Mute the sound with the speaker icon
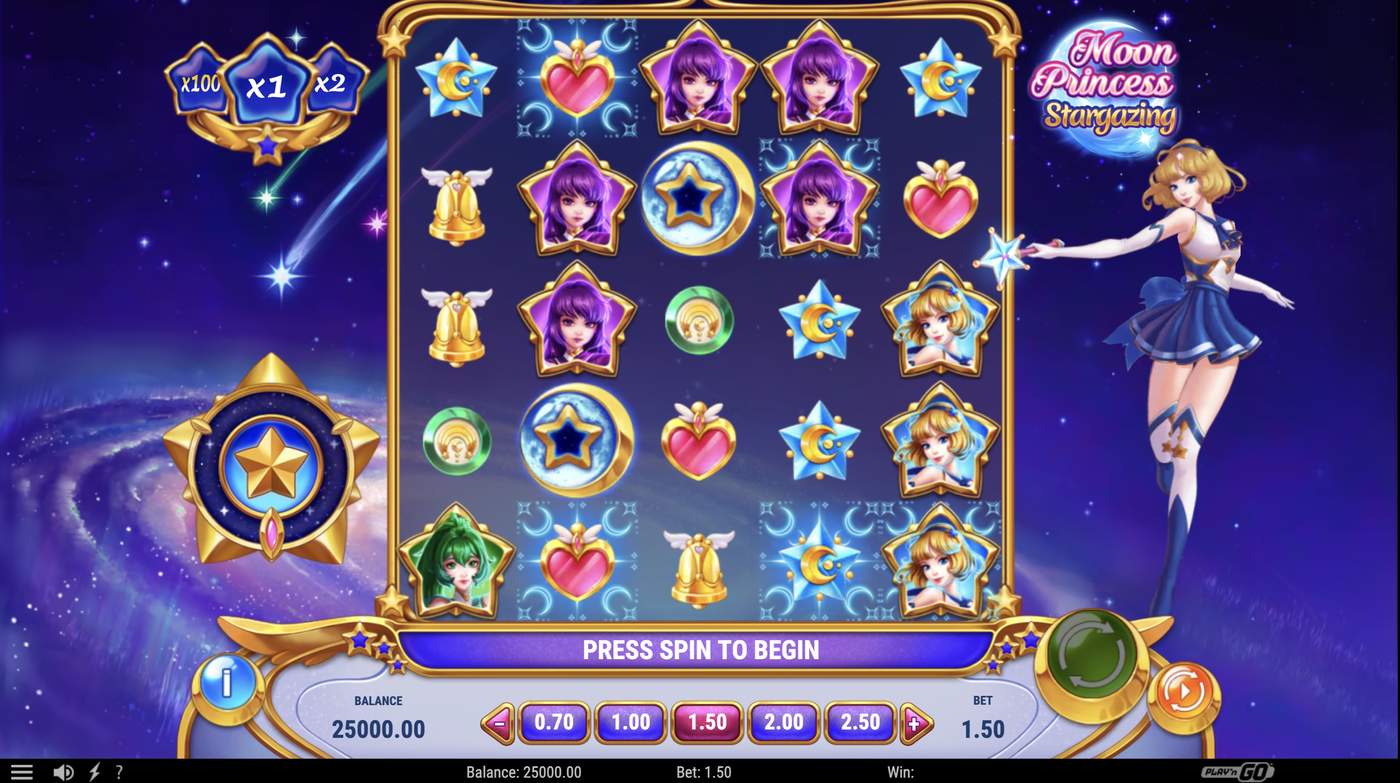This screenshot has height=783, width=1400. click(x=63, y=770)
